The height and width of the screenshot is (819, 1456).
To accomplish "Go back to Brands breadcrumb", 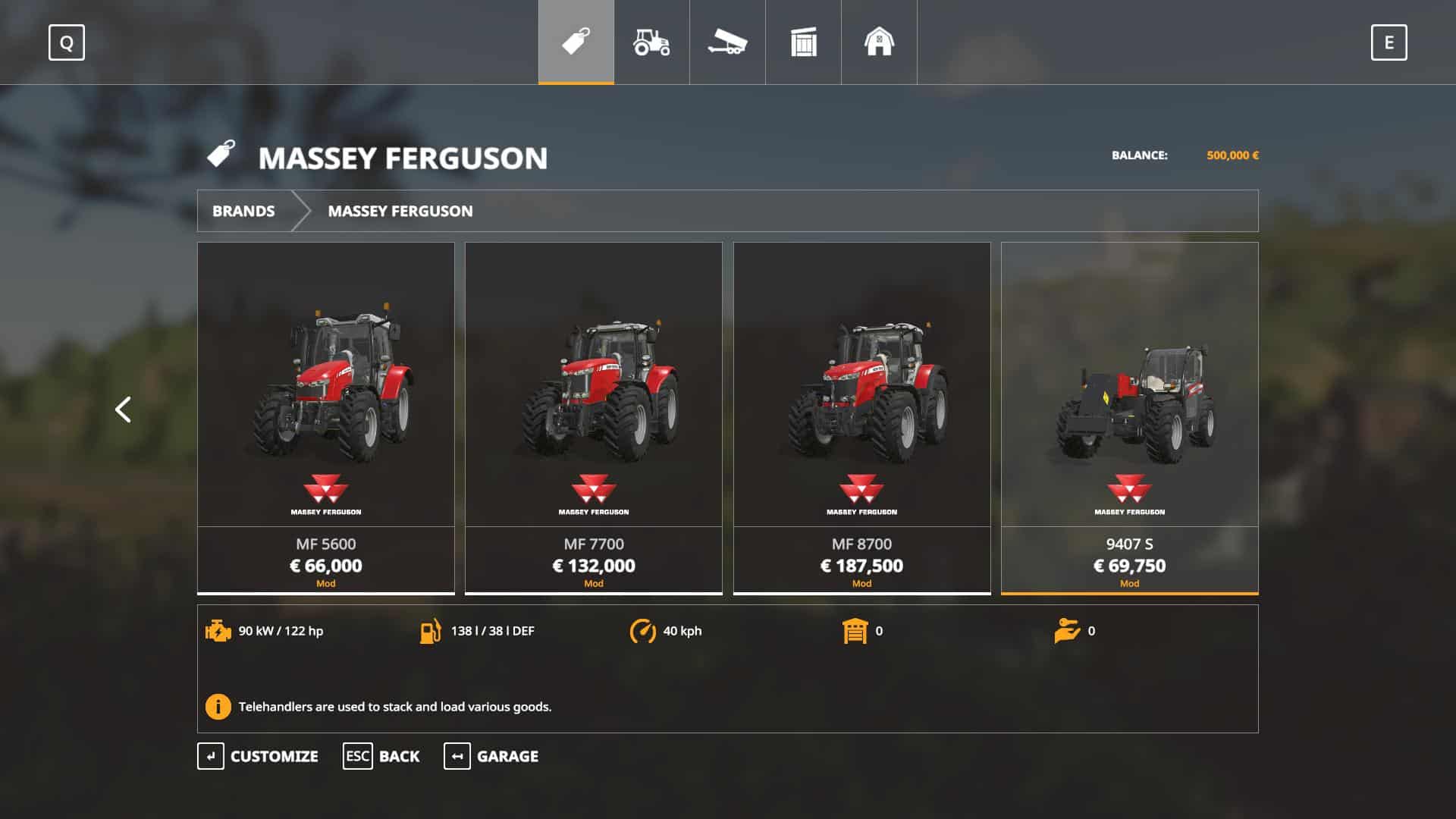I will pos(243,211).
